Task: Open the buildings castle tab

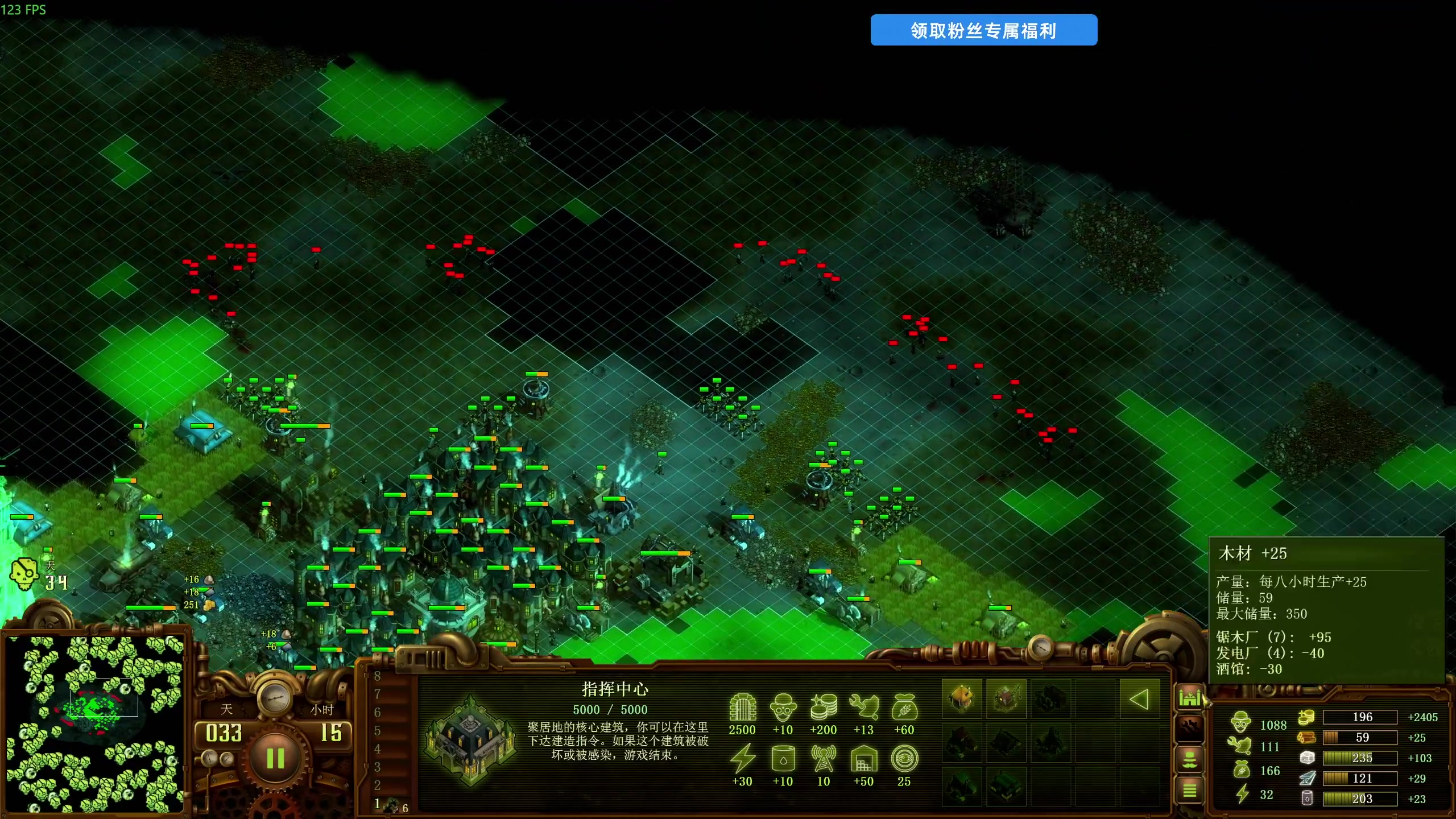Action: [1189, 697]
